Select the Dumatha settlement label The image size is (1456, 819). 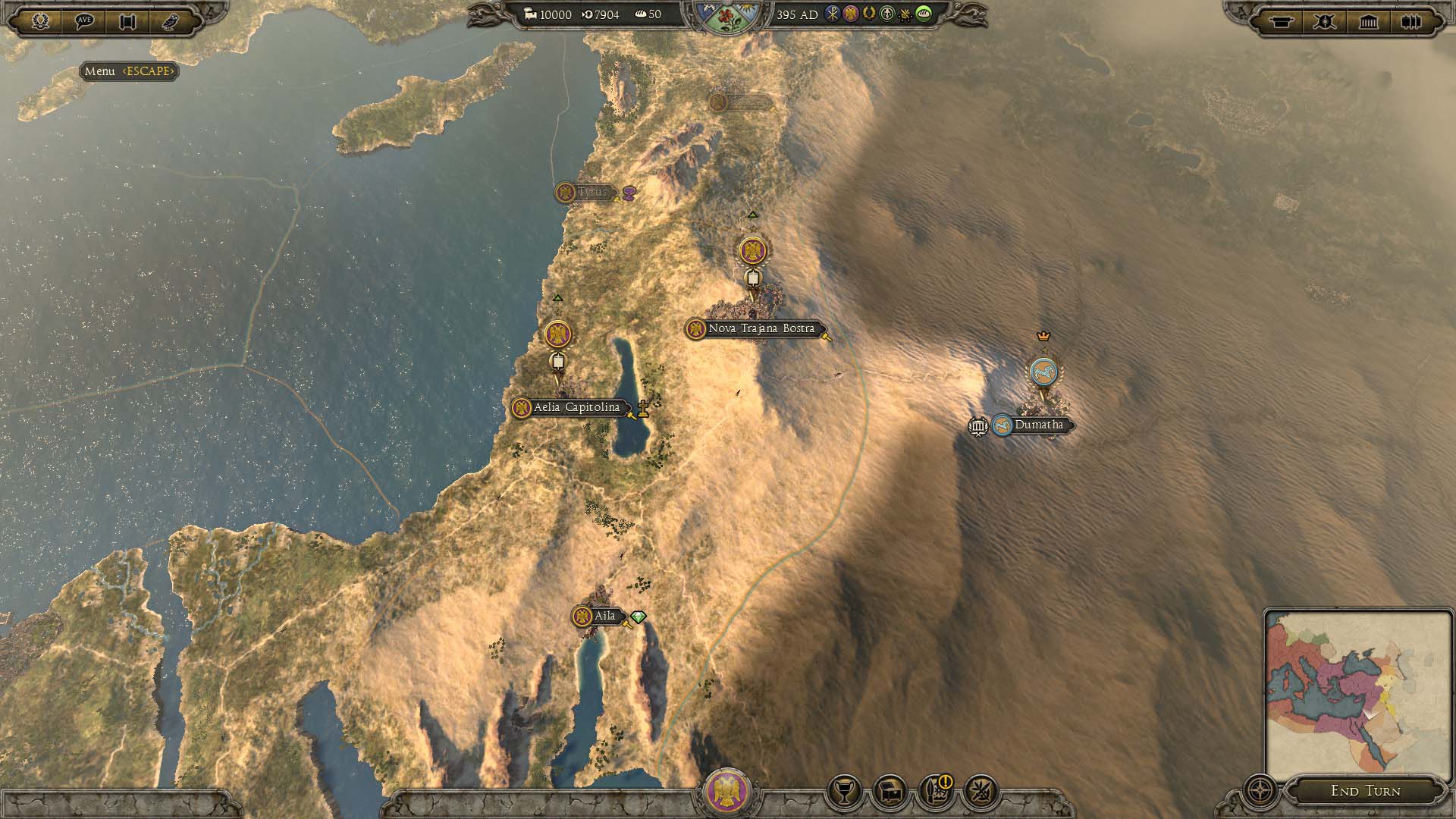pyautogui.click(x=1038, y=425)
